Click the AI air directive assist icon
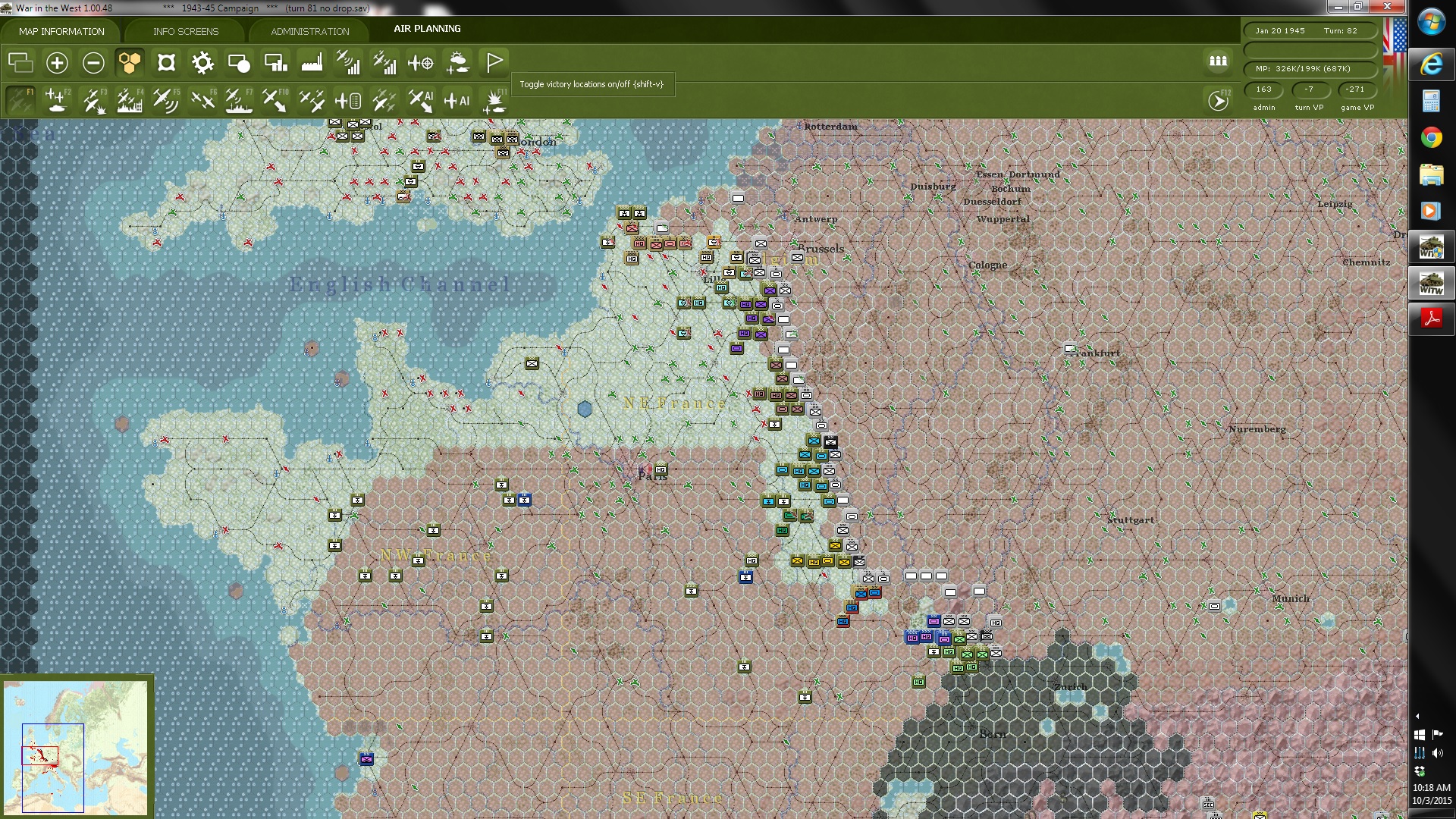This screenshot has height=819, width=1456. [x=421, y=99]
